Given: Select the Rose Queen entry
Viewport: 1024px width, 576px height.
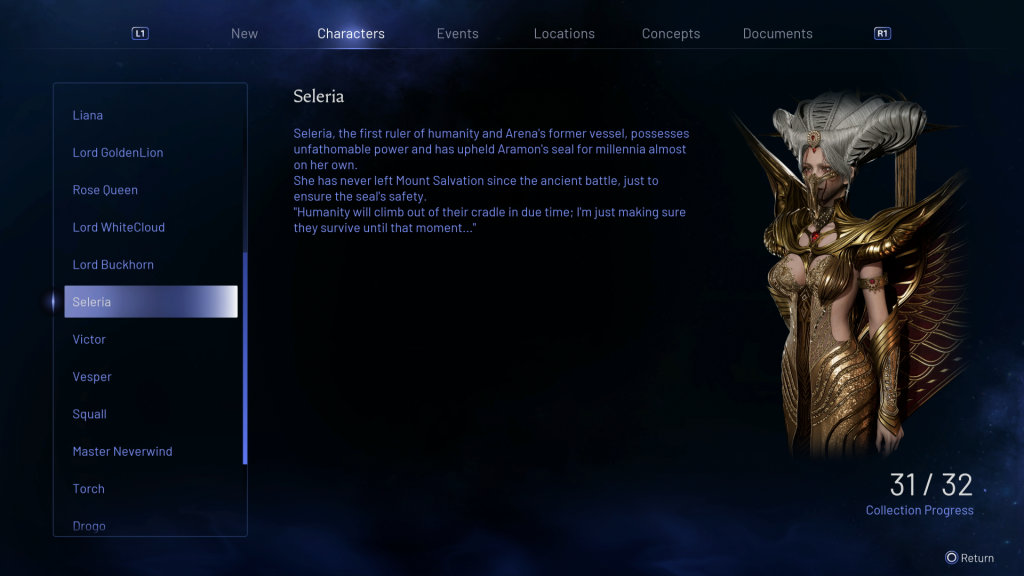Looking at the screenshot, I should [x=105, y=190].
